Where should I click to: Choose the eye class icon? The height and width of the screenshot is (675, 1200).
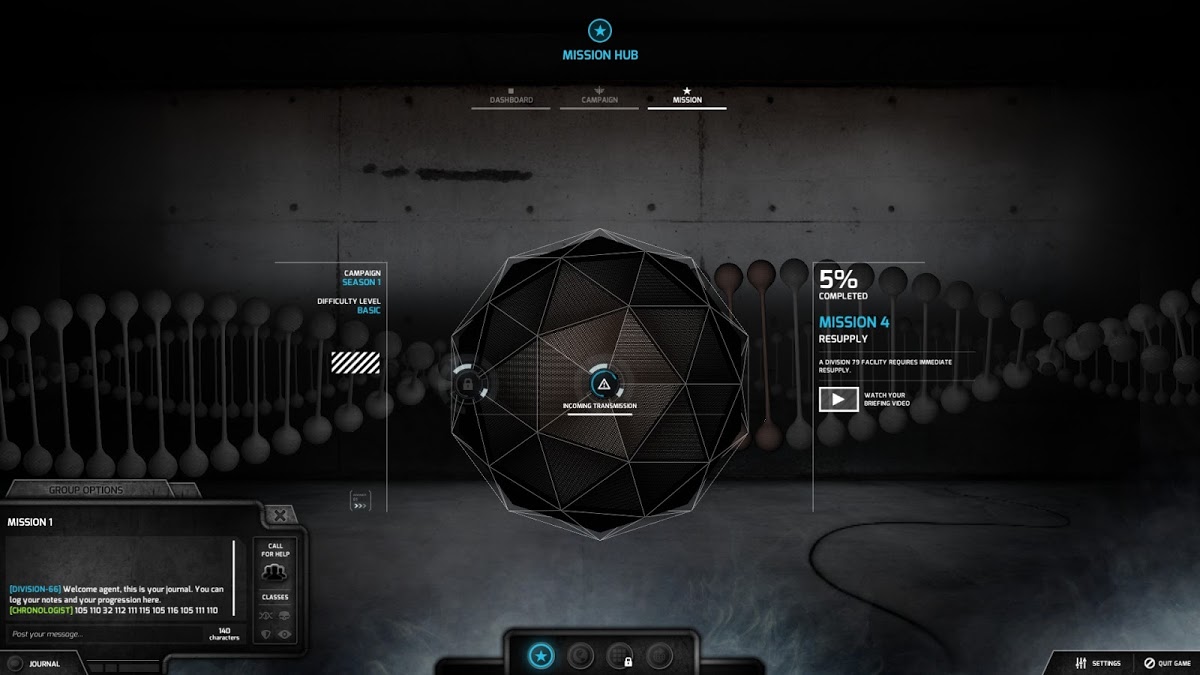(285, 634)
